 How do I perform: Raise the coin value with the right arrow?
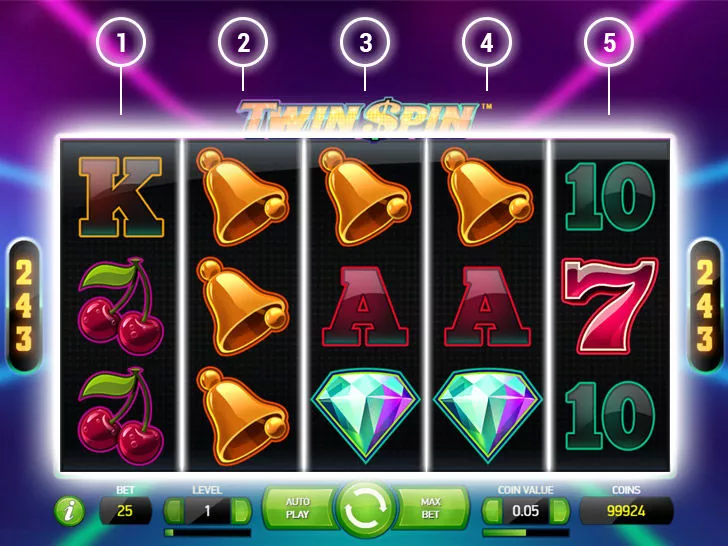pyautogui.click(x=559, y=511)
